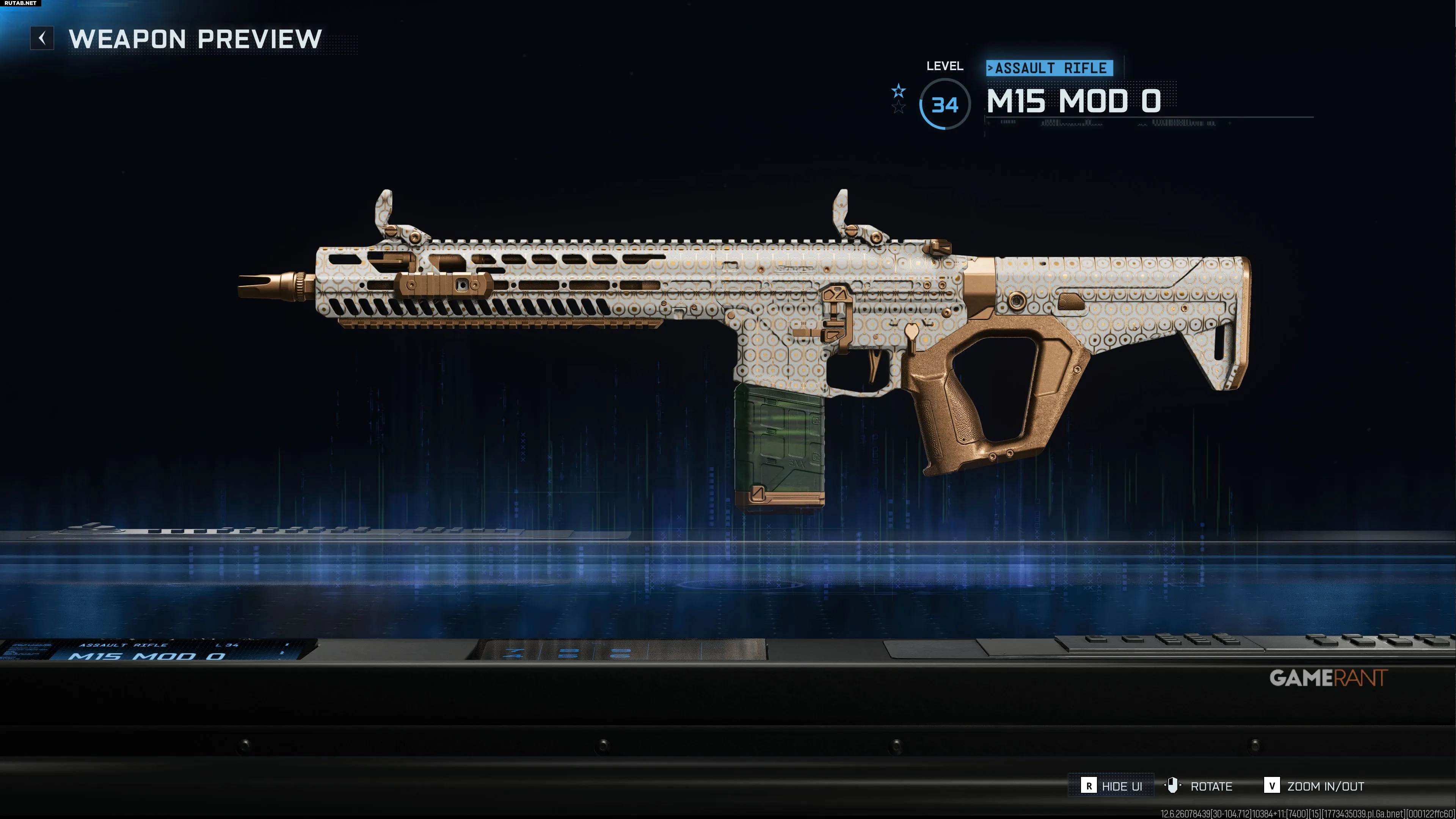The width and height of the screenshot is (1456, 819).
Task: Go back using the arrow beside Weapon Preview
Action: click(x=42, y=38)
